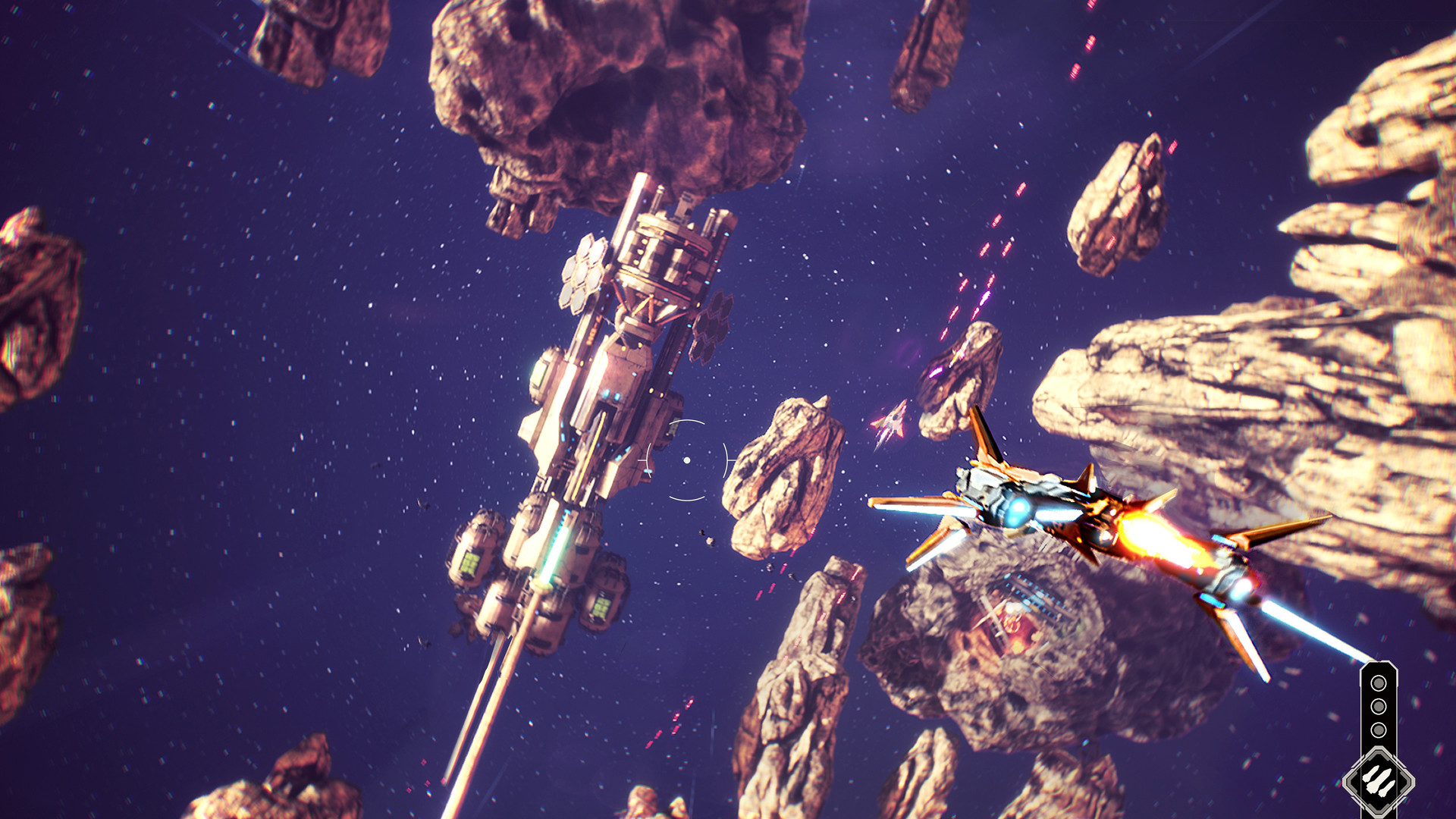
Task: Click the right bracket of the targeting reticle
Action: click(726, 460)
